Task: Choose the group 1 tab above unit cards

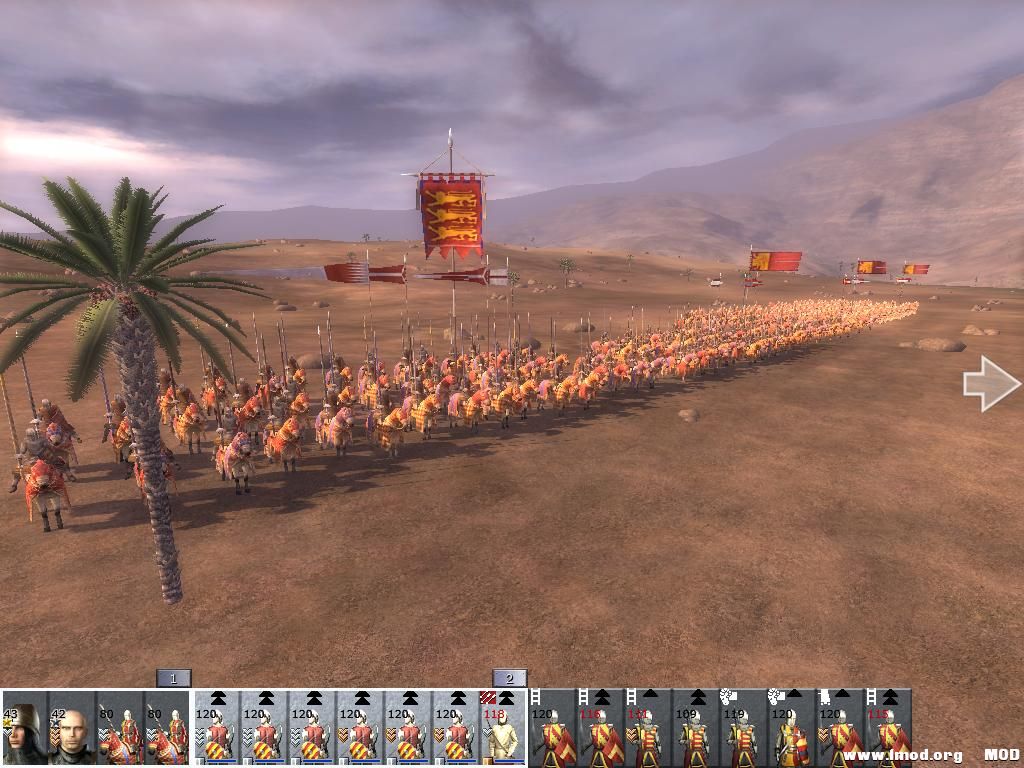Action: [173, 678]
